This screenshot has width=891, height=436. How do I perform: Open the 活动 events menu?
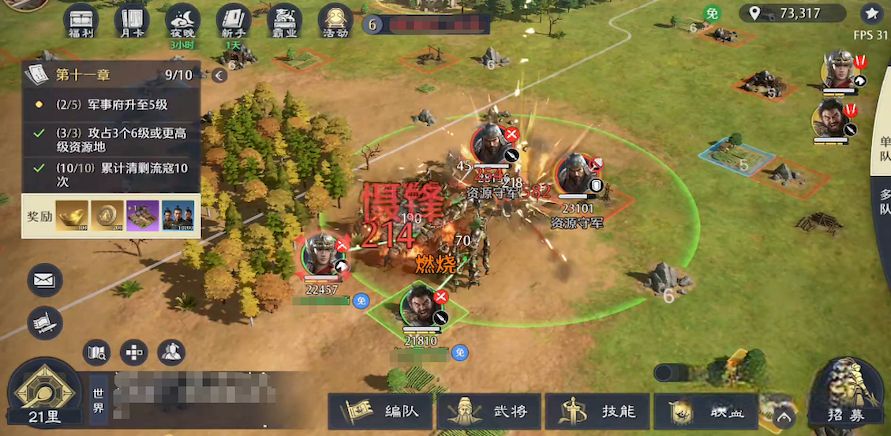(336, 21)
